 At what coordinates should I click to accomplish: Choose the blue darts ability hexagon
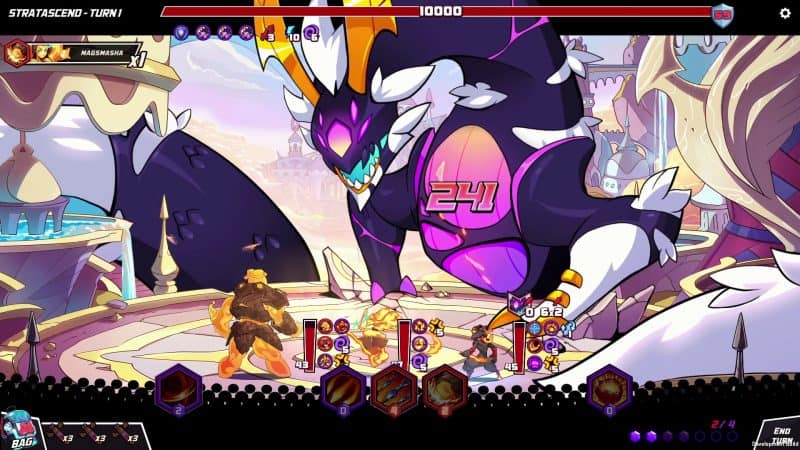tap(394, 388)
